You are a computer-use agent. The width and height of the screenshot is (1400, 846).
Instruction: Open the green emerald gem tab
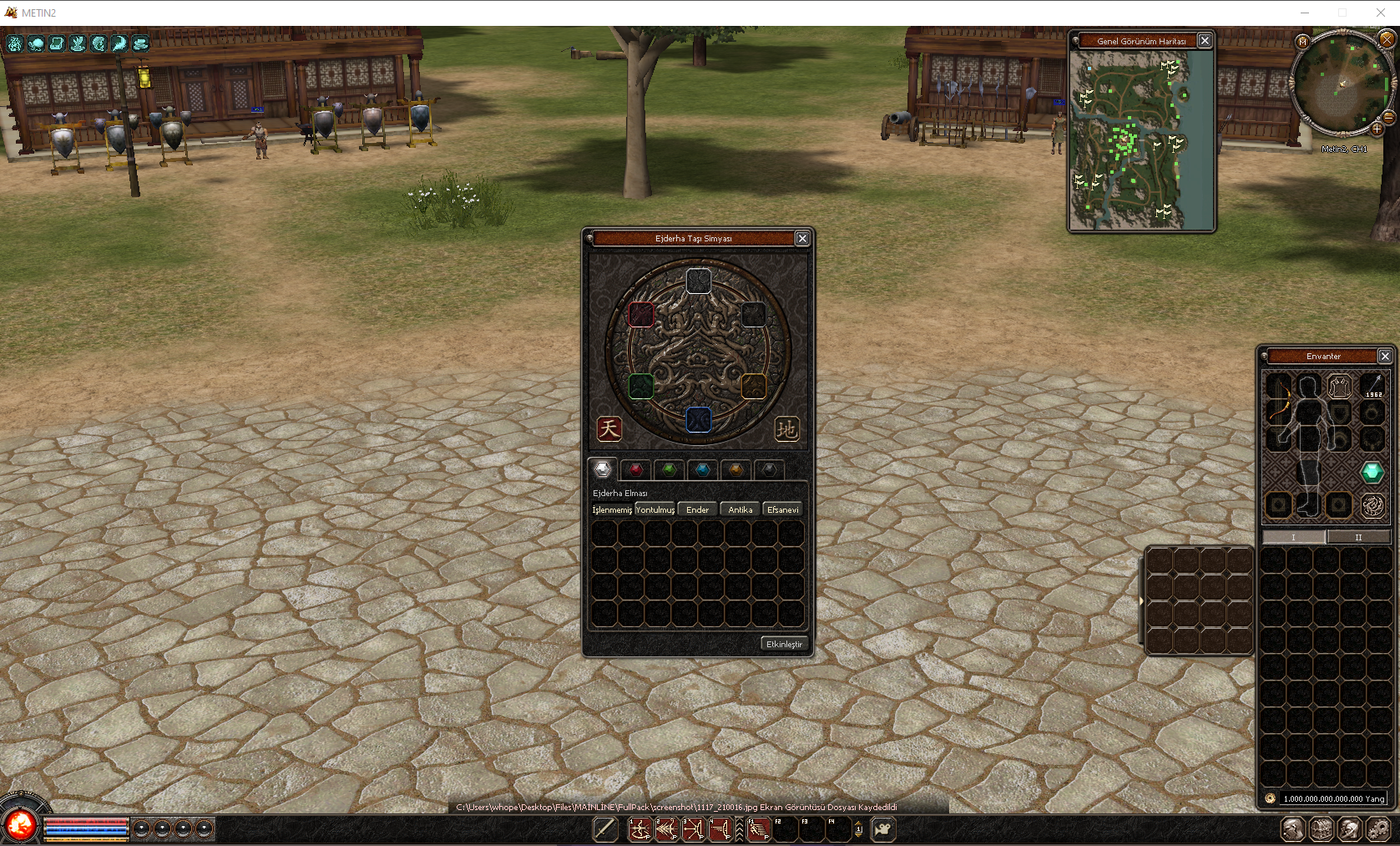coord(669,470)
